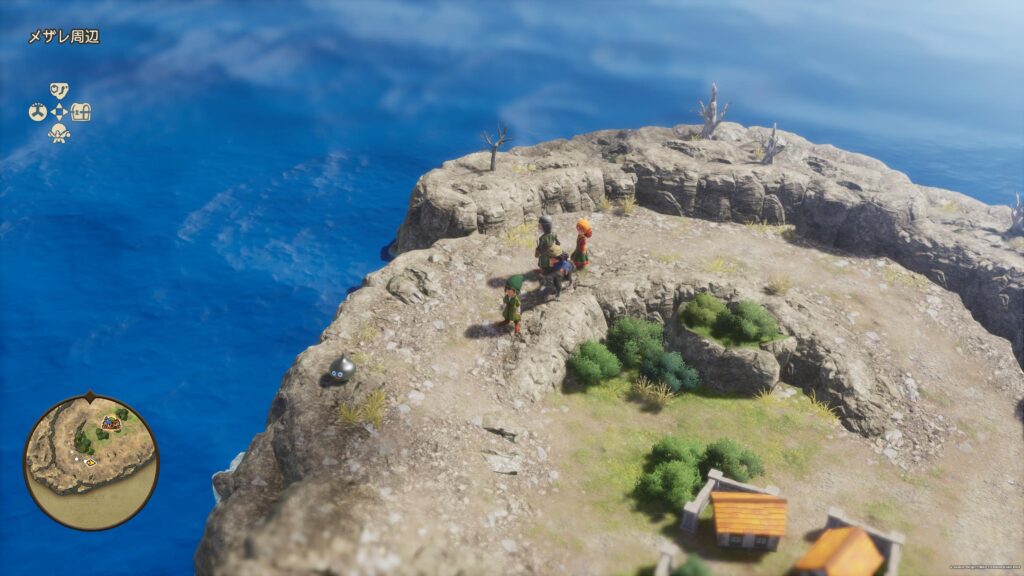Image resolution: width=1024 pixels, height=576 pixels.
Task: Select the village marker on the minimap
Action: click(110, 423)
